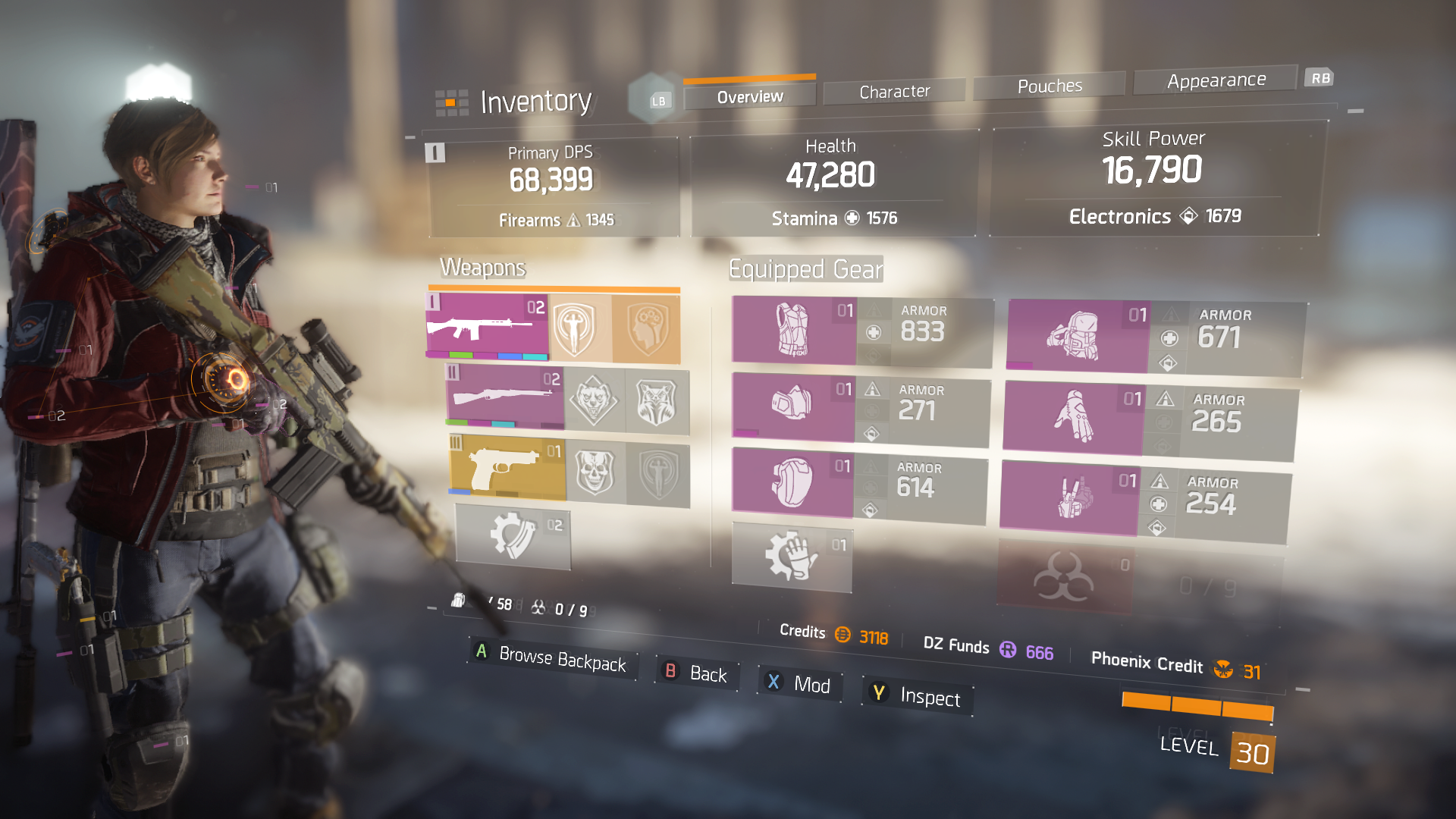
Task: Click the Browse Backpack button
Action: tap(552, 657)
